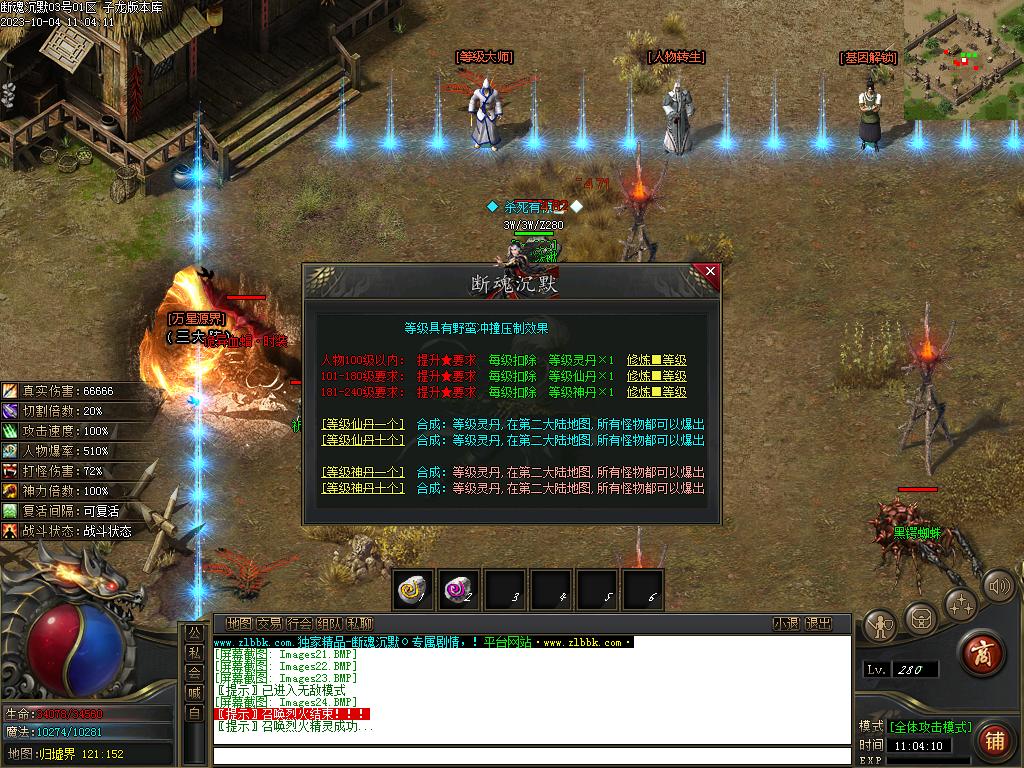Viewport: 1024px width, 768px height.
Task: Close the 断魂沉默 dialog window
Action: pyautogui.click(x=710, y=271)
